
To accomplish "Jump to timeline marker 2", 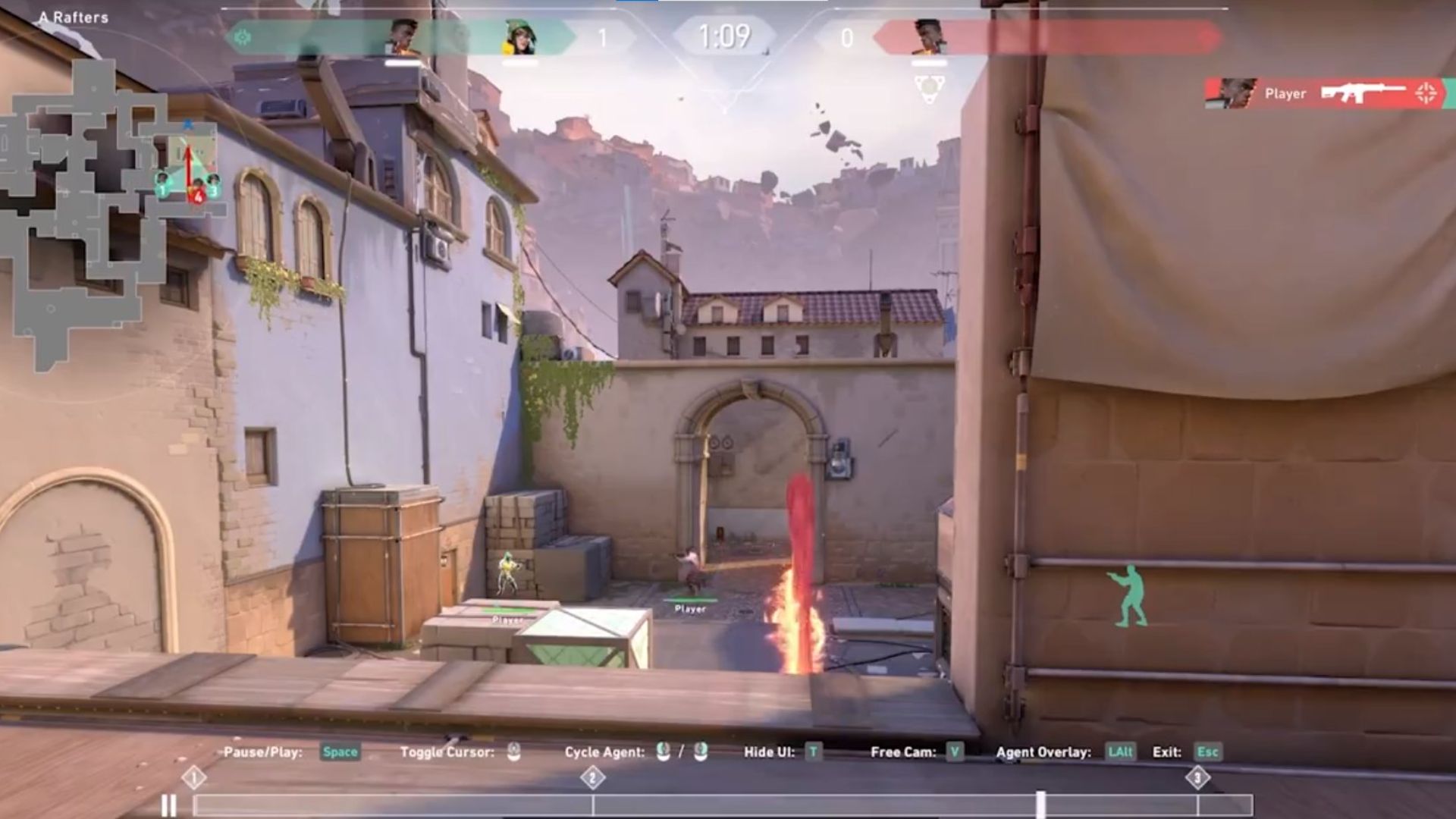I will 592,778.
